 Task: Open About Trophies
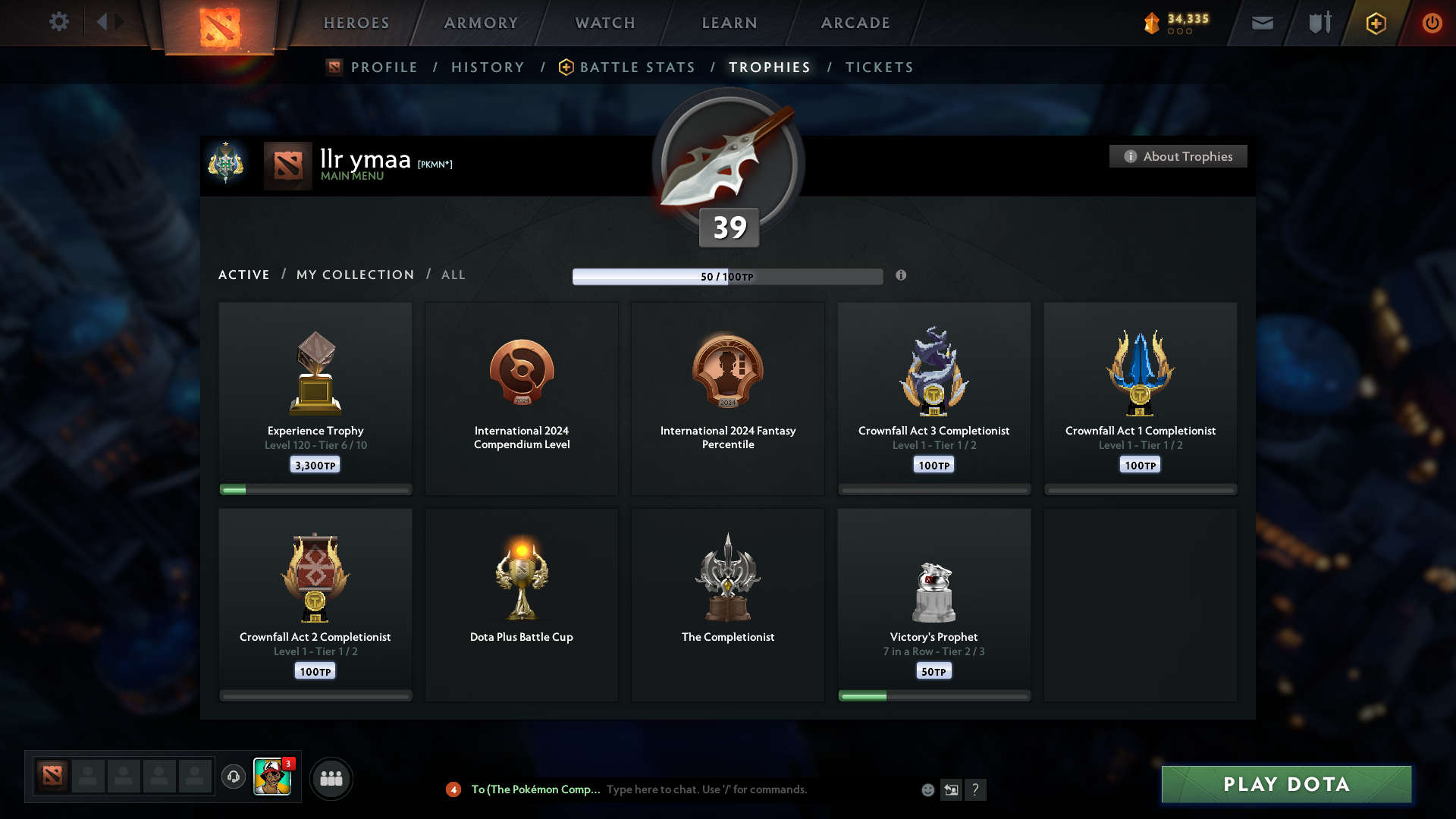click(1178, 156)
